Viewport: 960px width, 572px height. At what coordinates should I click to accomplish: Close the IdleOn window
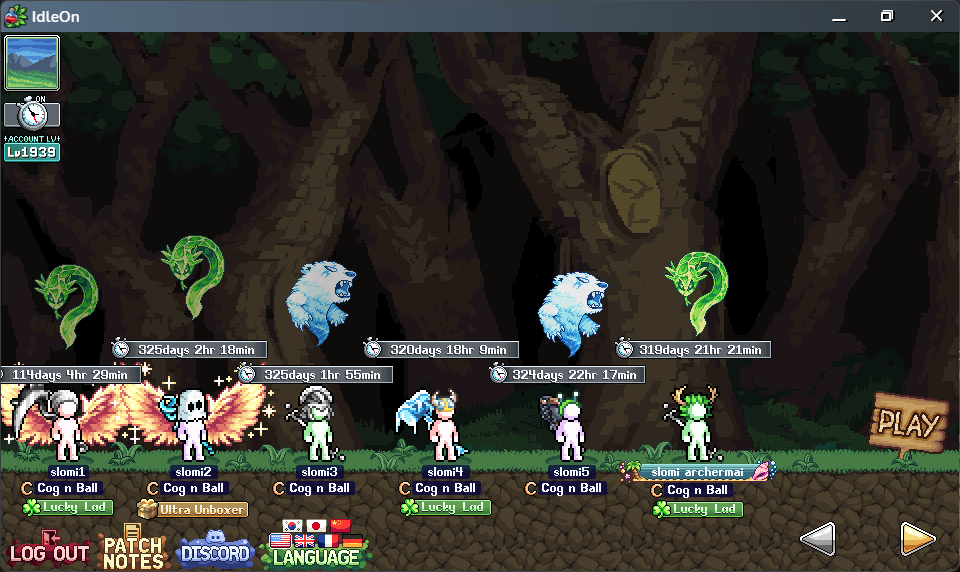(936, 16)
